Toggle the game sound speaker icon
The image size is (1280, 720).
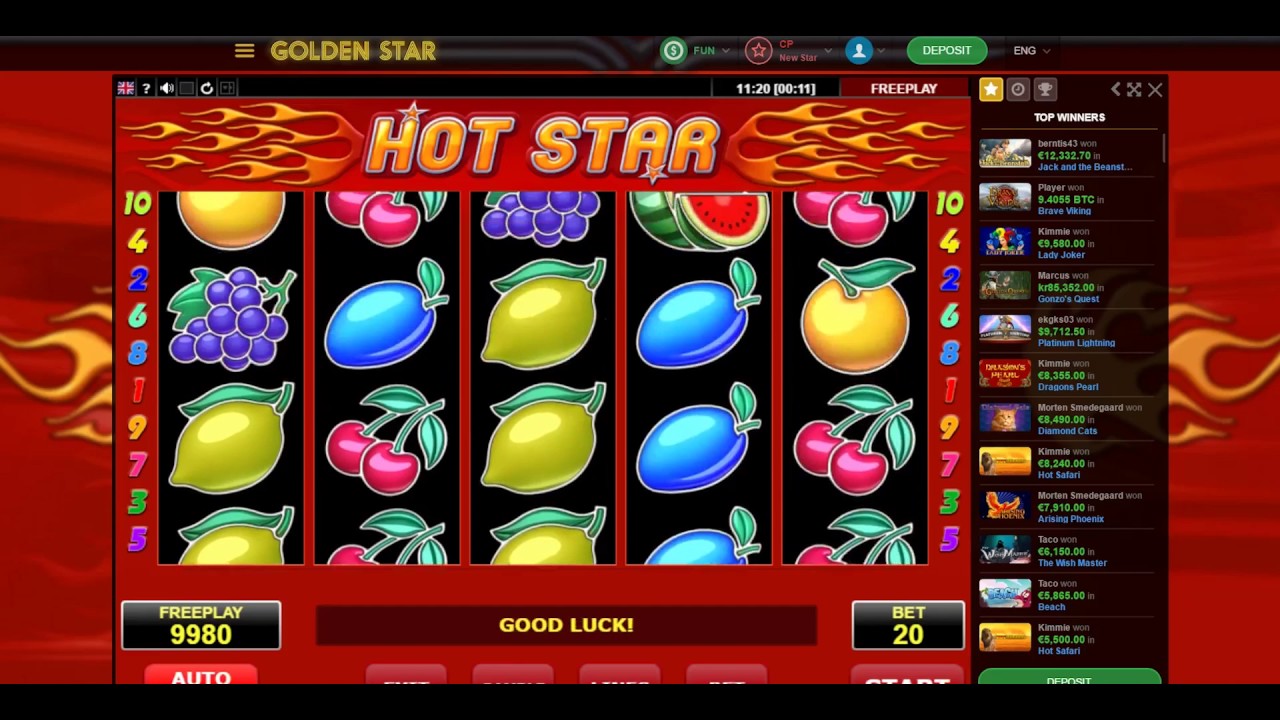click(x=167, y=88)
